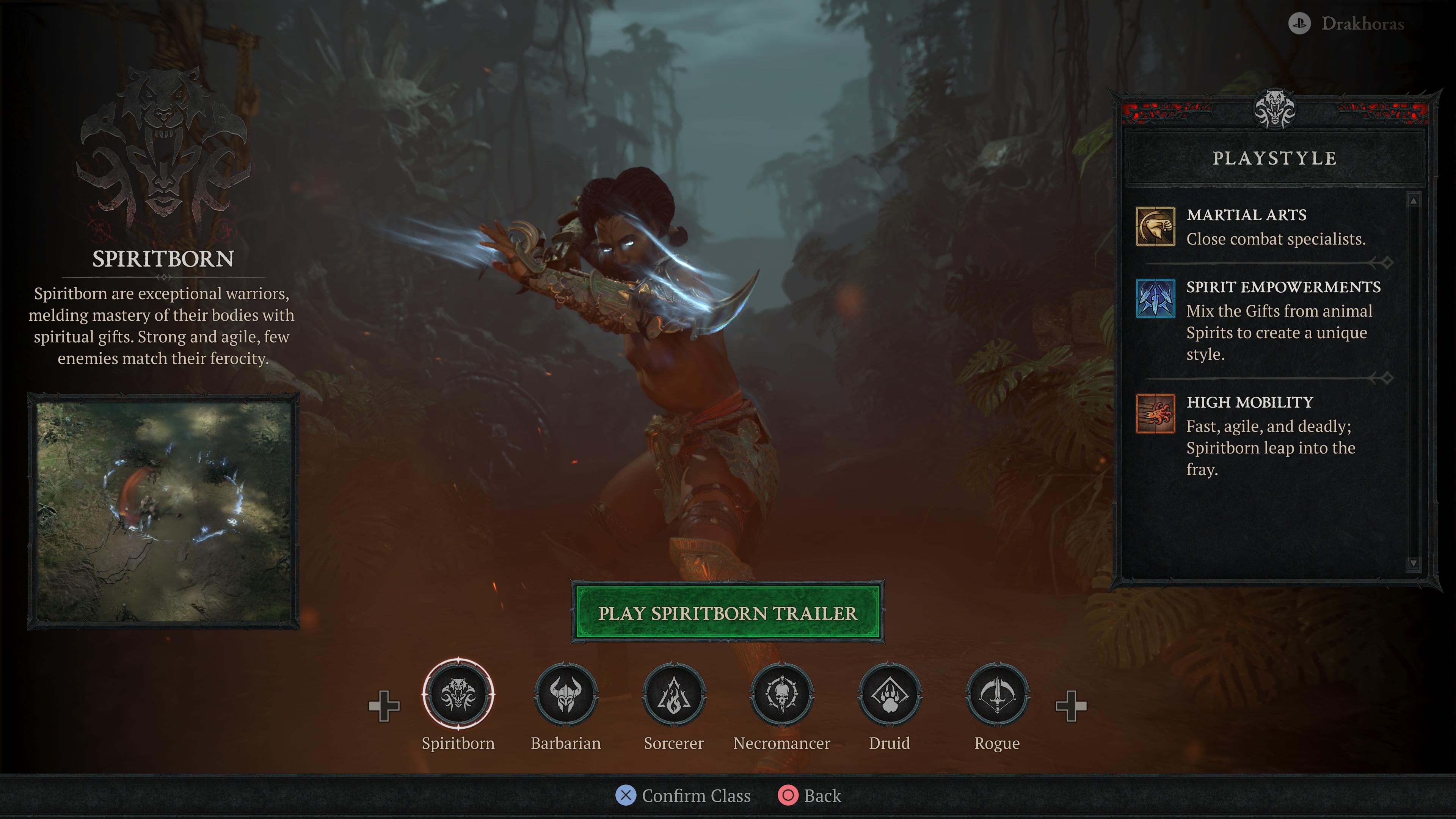Screen dimensions: 1456x819
Task: Select the Necromancer skull icon
Action: [x=782, y=695]
